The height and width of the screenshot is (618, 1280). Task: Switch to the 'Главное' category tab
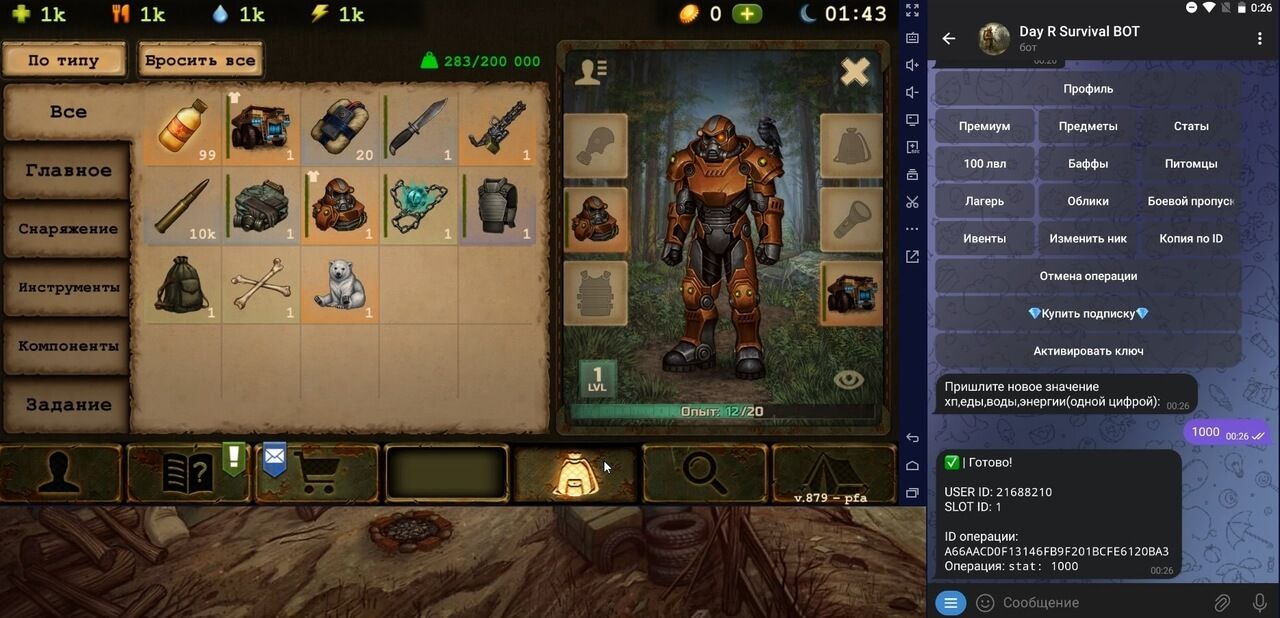68,170
